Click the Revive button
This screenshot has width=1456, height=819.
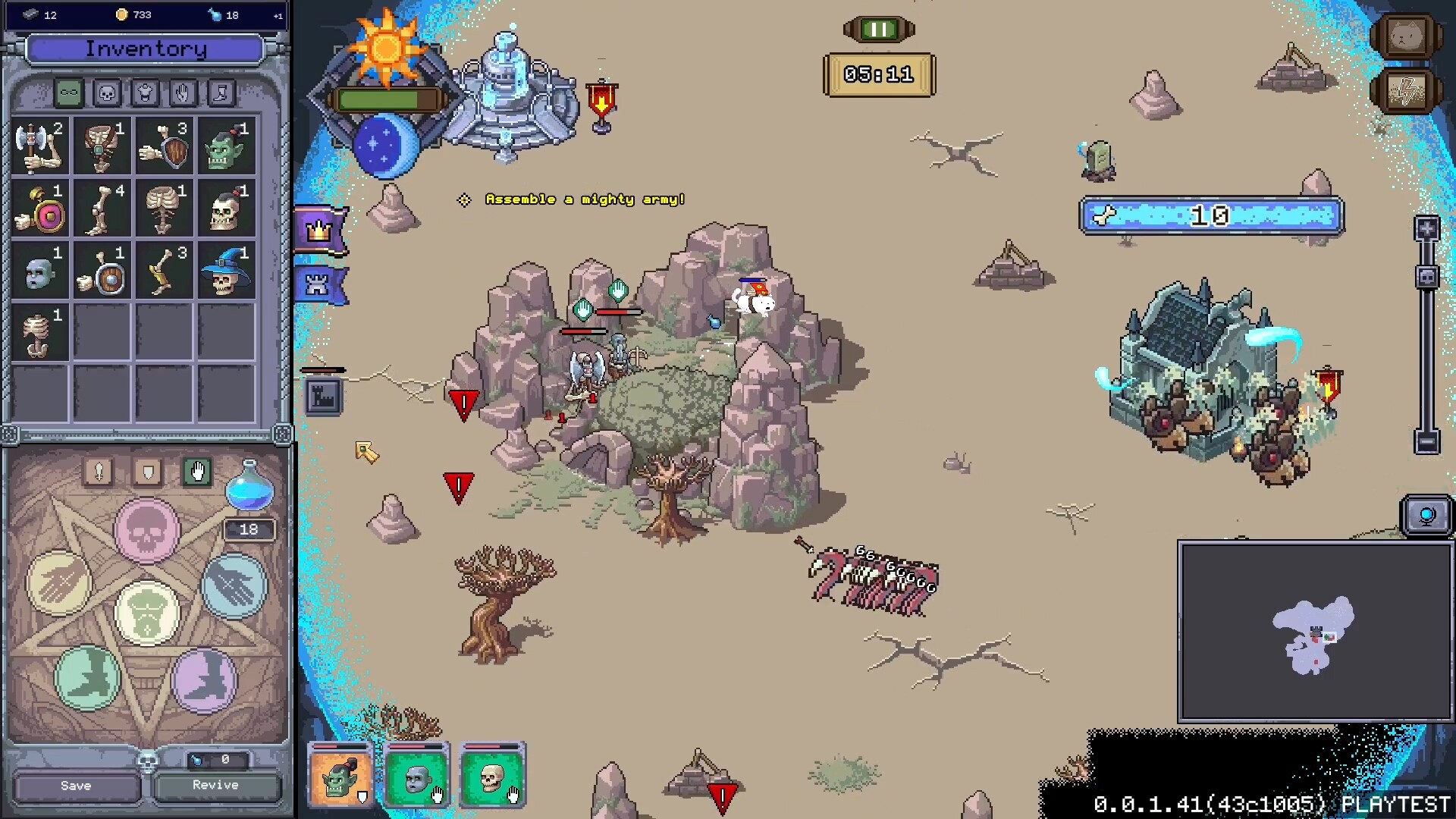(x=216, y=785)
